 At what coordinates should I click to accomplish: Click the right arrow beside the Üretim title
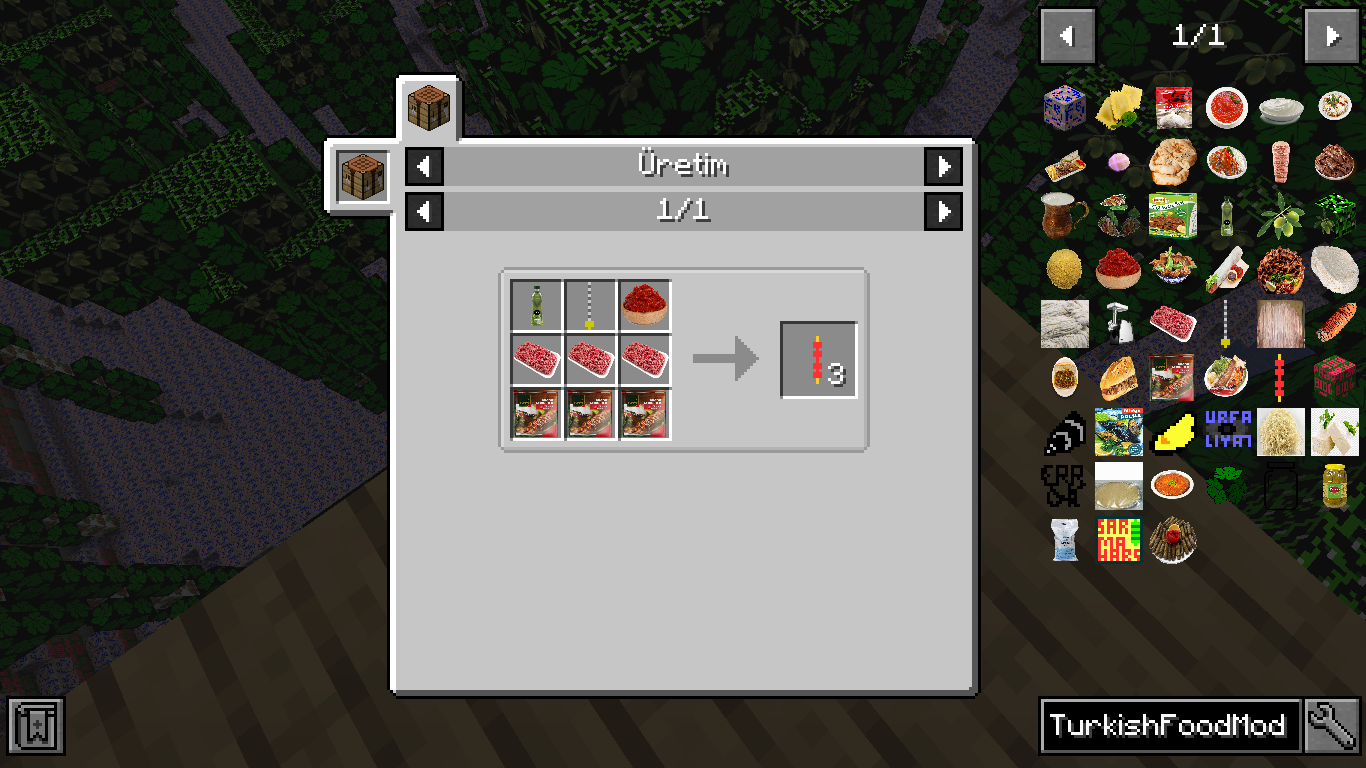point(943,167)
